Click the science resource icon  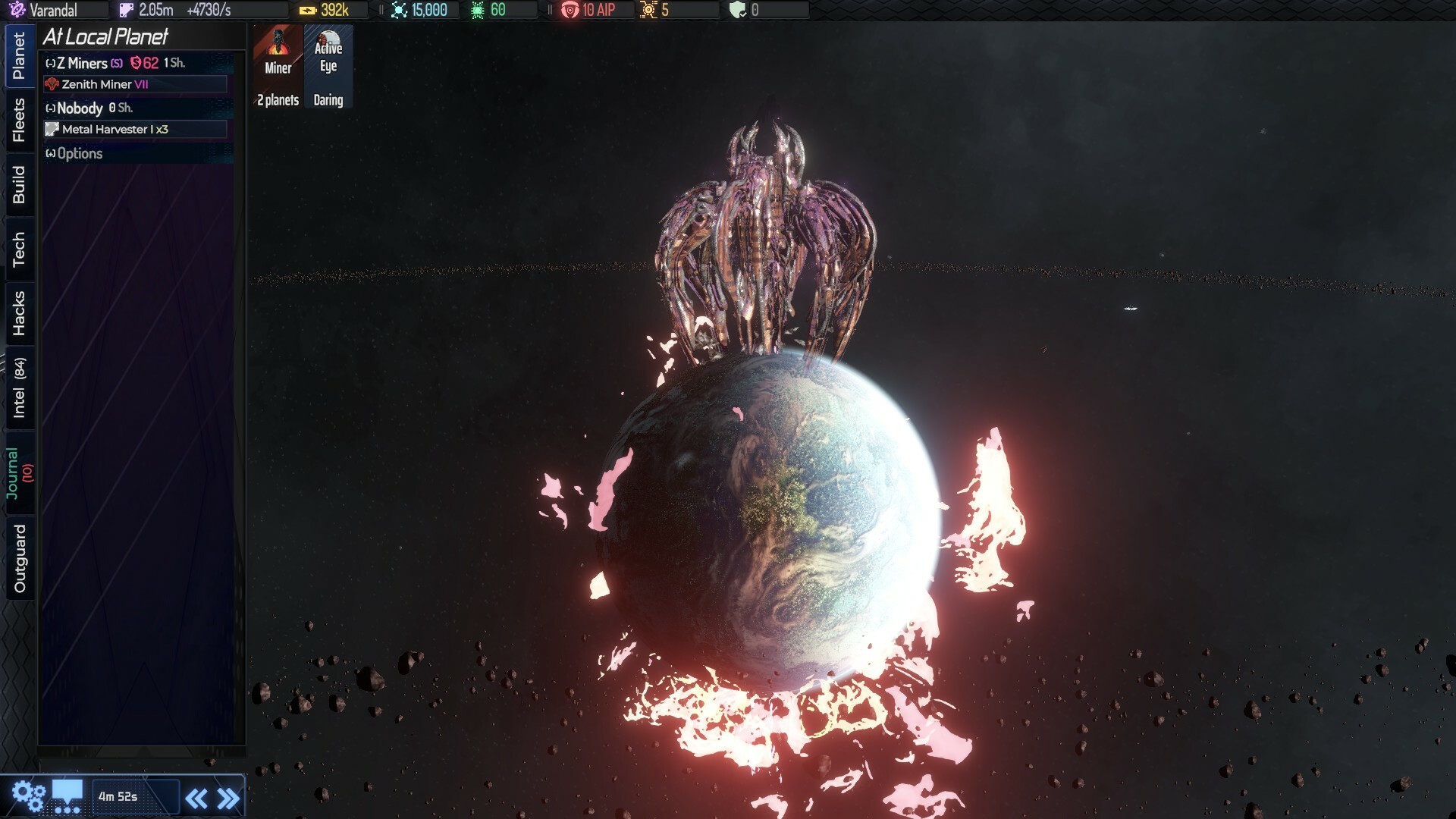click(x=397, y=10)
